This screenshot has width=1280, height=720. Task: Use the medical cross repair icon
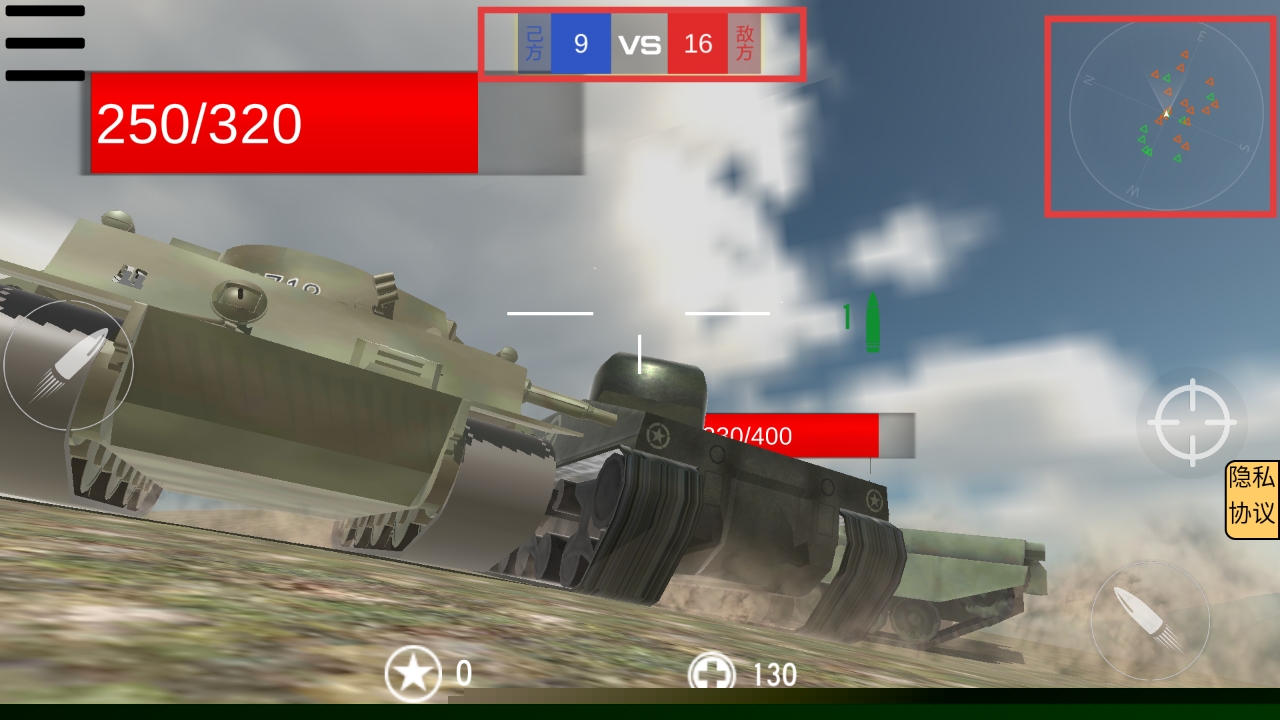[711, 674]
